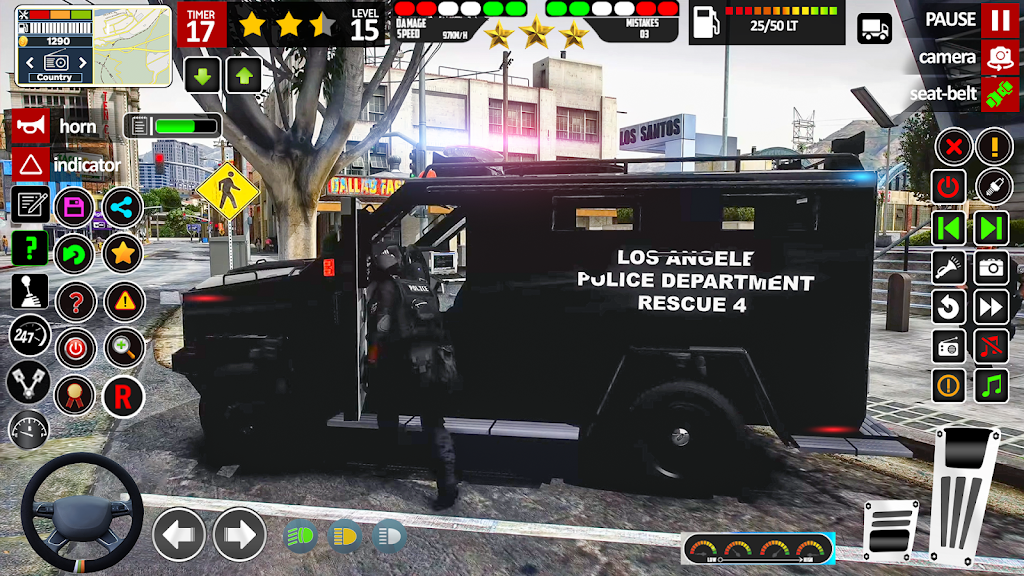The height and width of the screenshot is (576, 1024).
Task: Tap the red R button
Action: (x=123, y=396)
